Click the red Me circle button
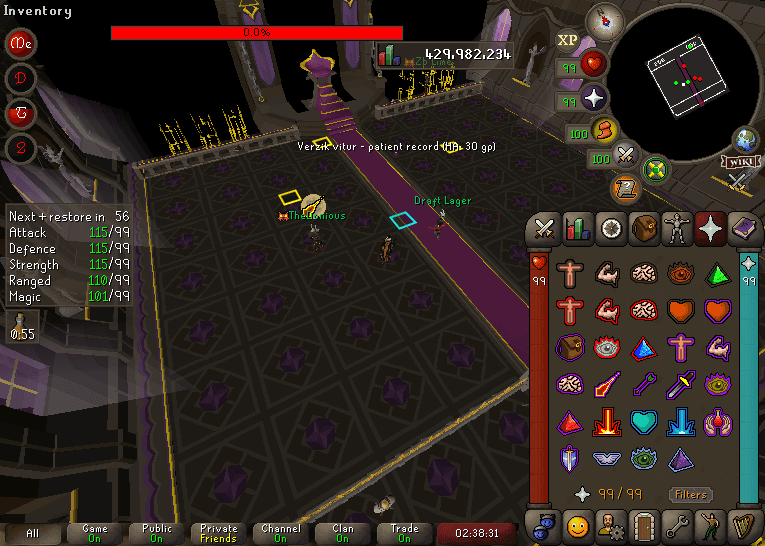 [21, 44]
